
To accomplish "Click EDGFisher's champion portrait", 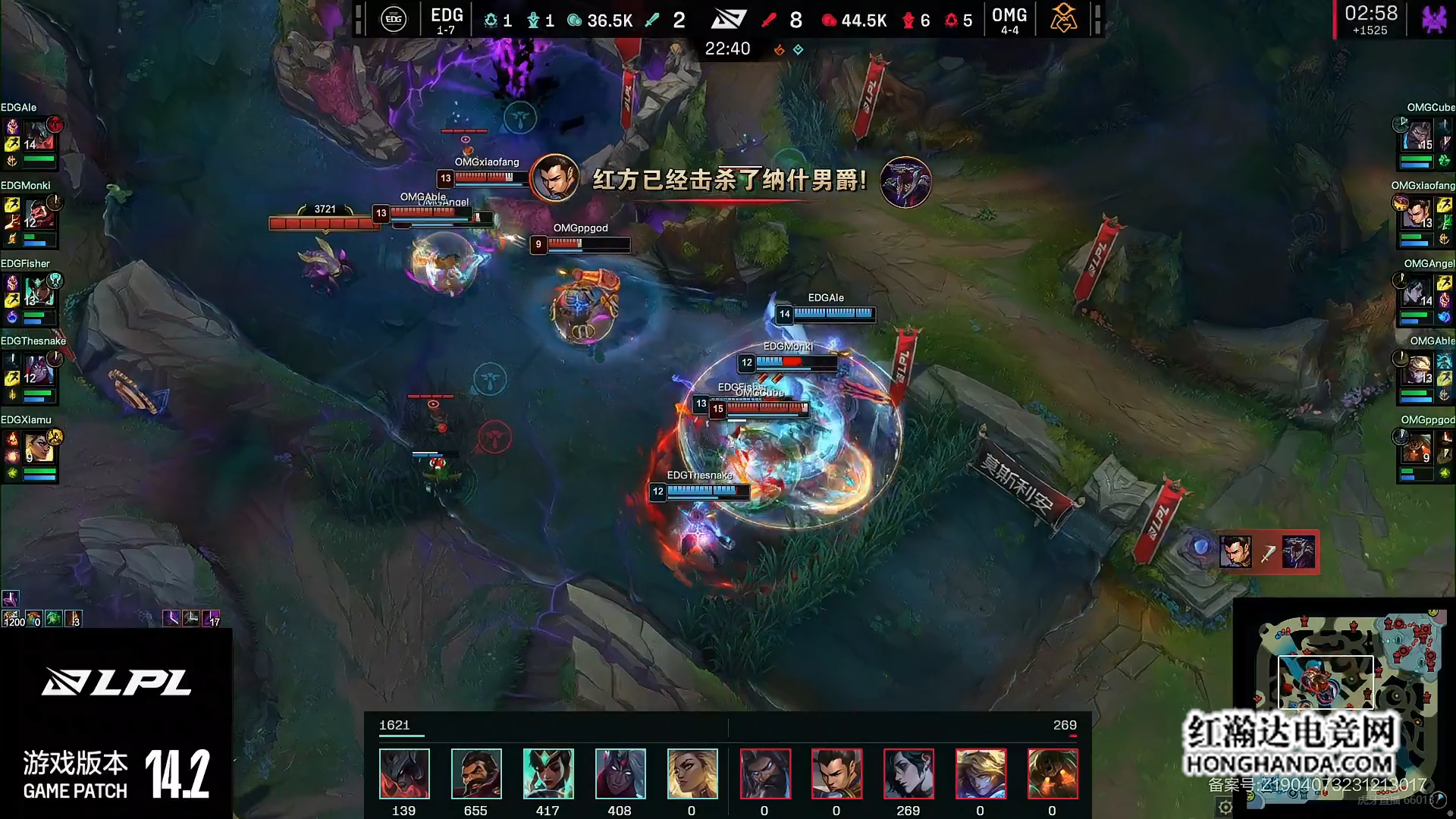I will (38, 292).
